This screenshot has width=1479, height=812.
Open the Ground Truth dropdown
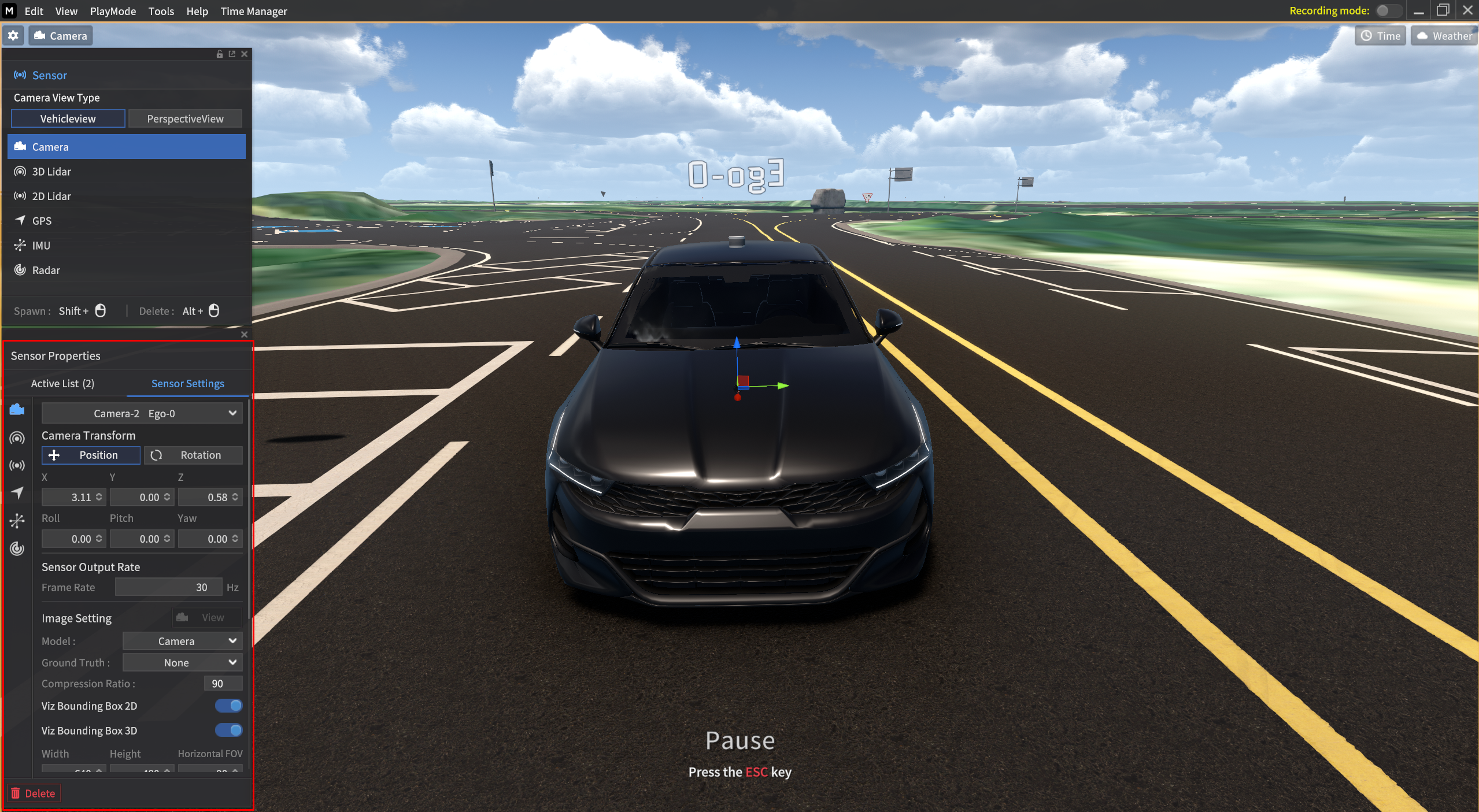point(182,662)
